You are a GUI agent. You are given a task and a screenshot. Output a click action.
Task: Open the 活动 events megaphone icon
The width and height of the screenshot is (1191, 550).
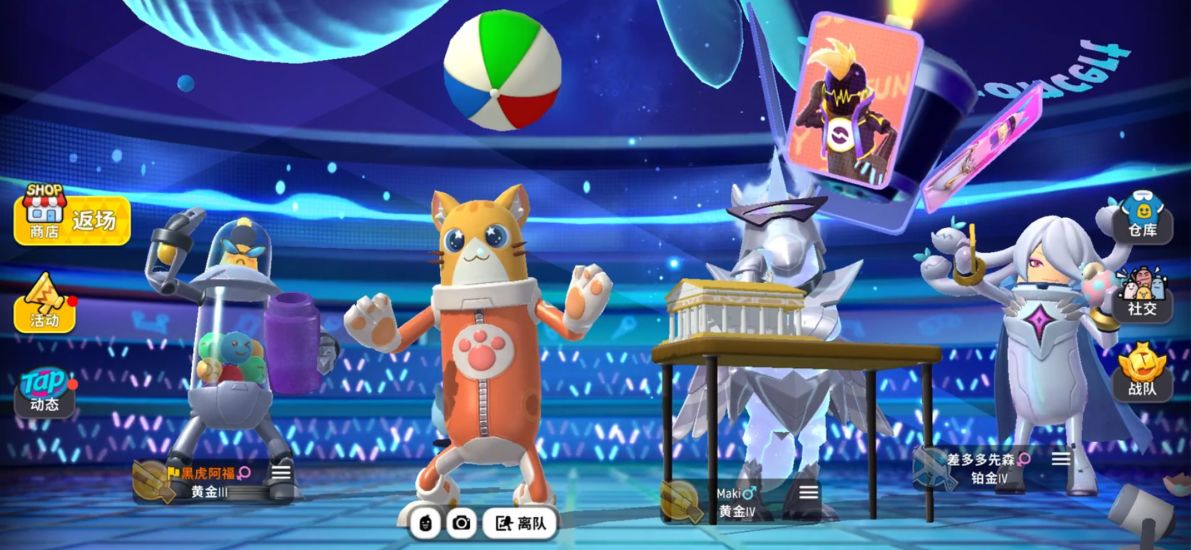(44, 304)
